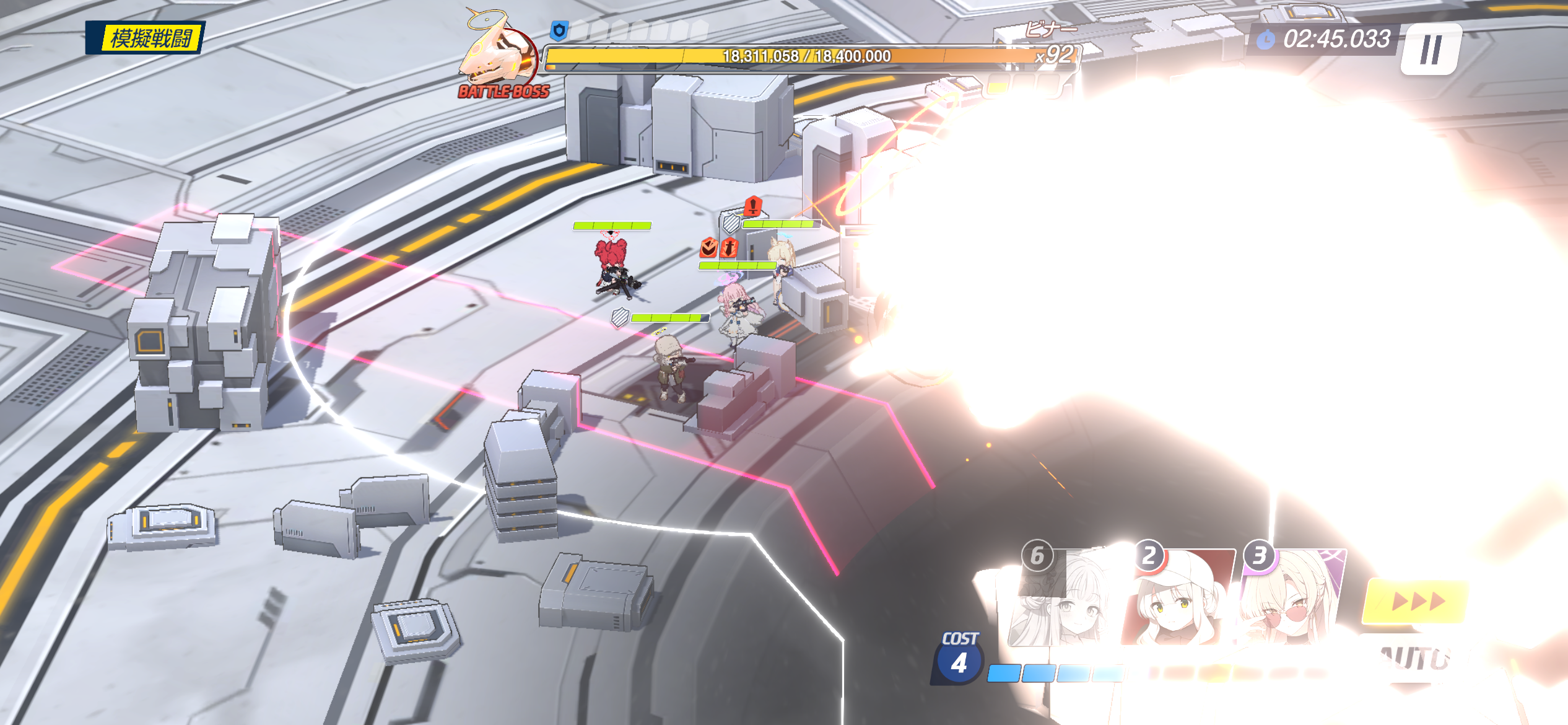Activate the triple-arrow fast forward speed button
This screenshot has width=1568, height=725.
click(1416, 601)
